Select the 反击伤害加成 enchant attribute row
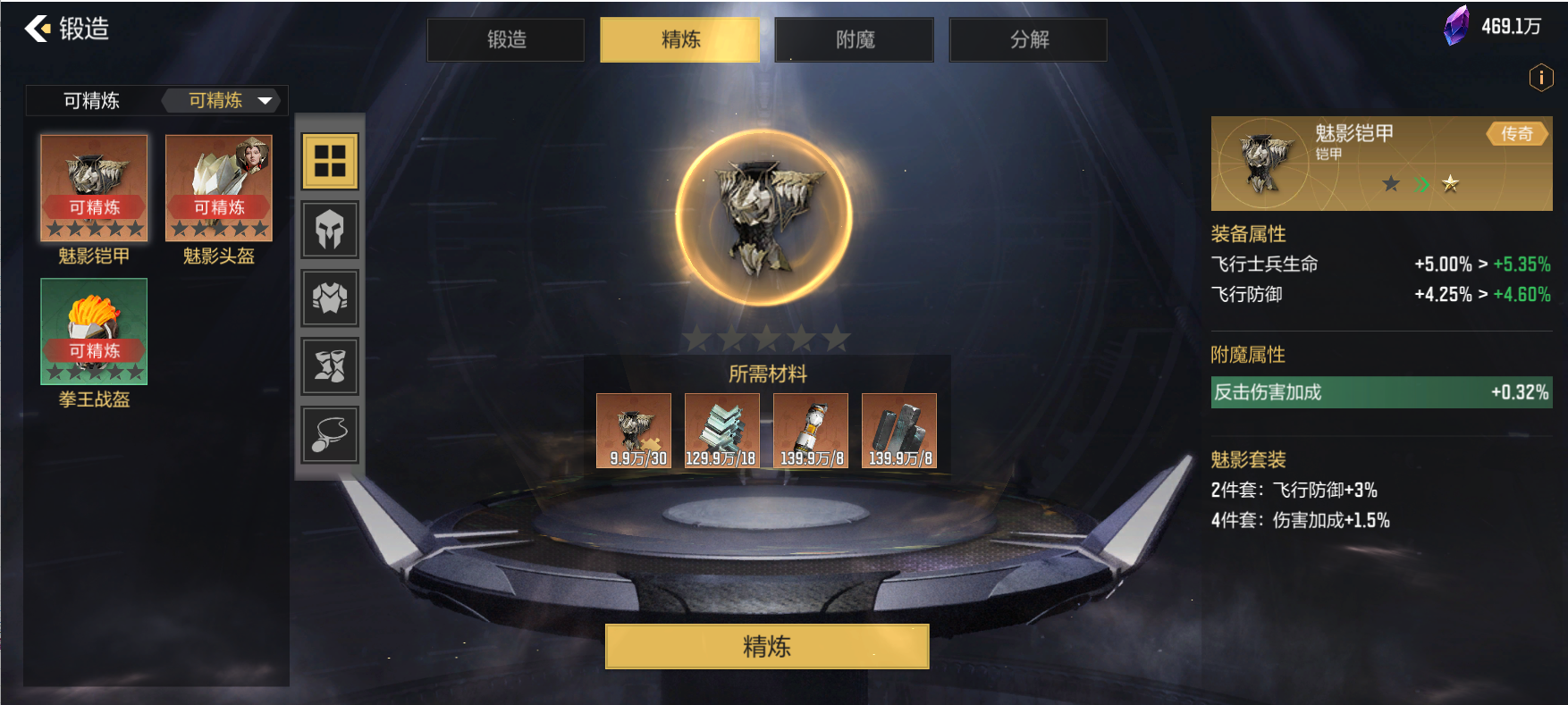The image size is (1568, 705). click(1381, 392)
